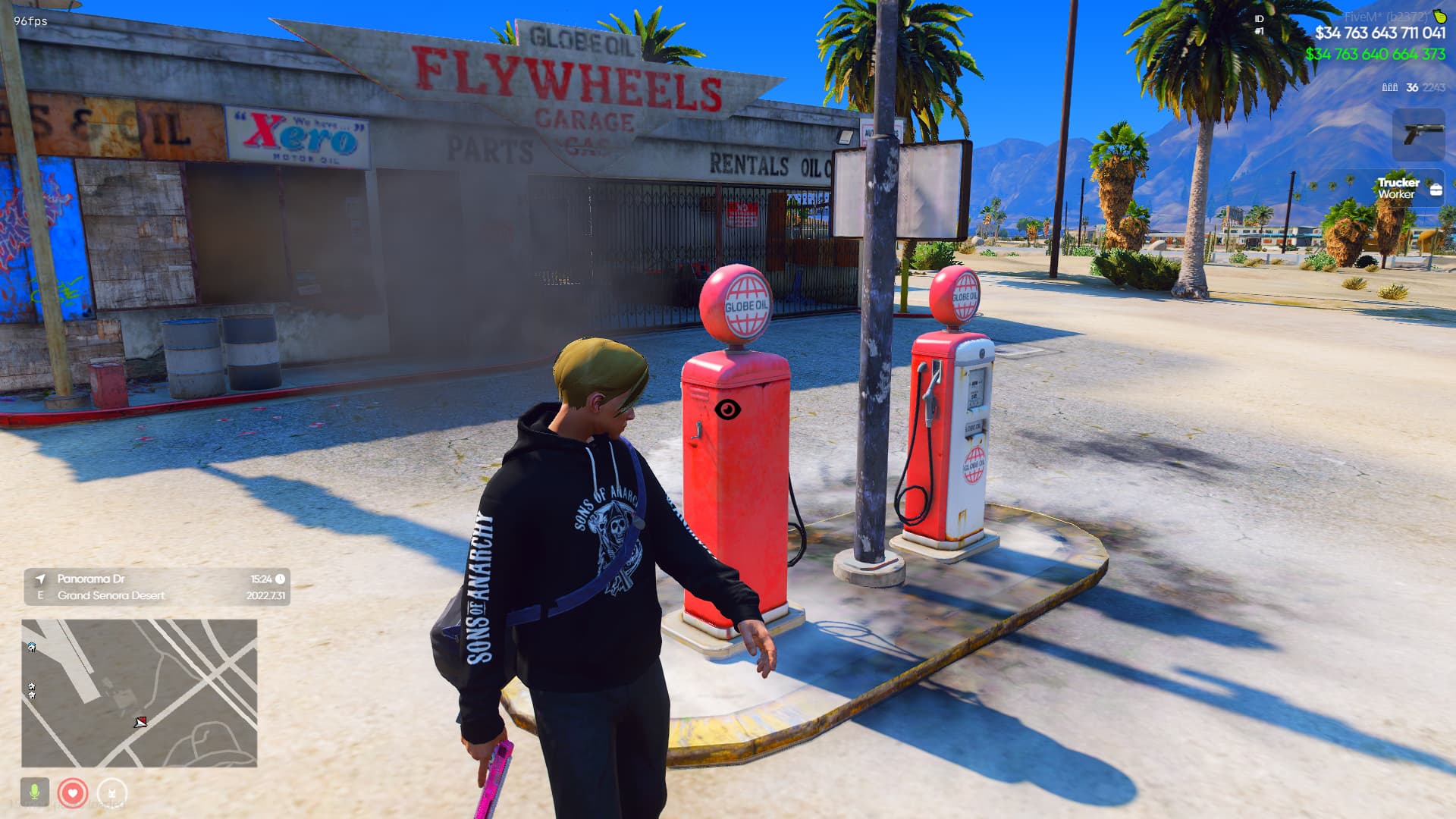Click the pear icon next to FiveM label
The width and height of the screenshot is (1456, 819).
tap(1439, 17)
